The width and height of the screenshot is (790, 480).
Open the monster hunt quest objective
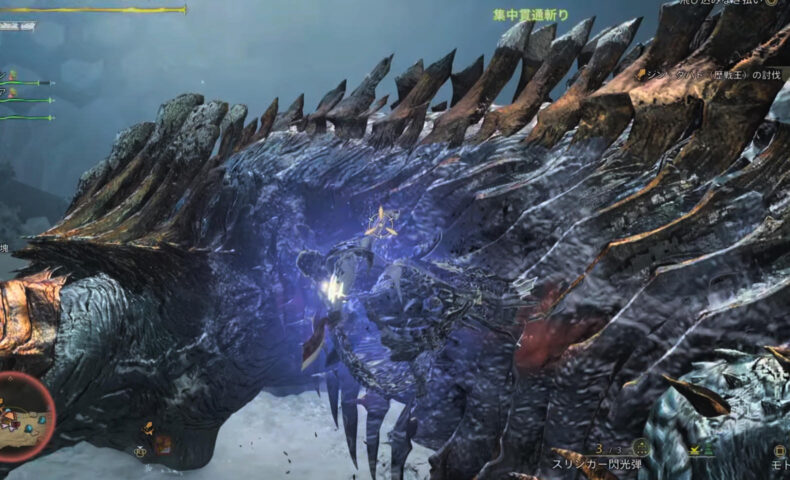point(712,73)
